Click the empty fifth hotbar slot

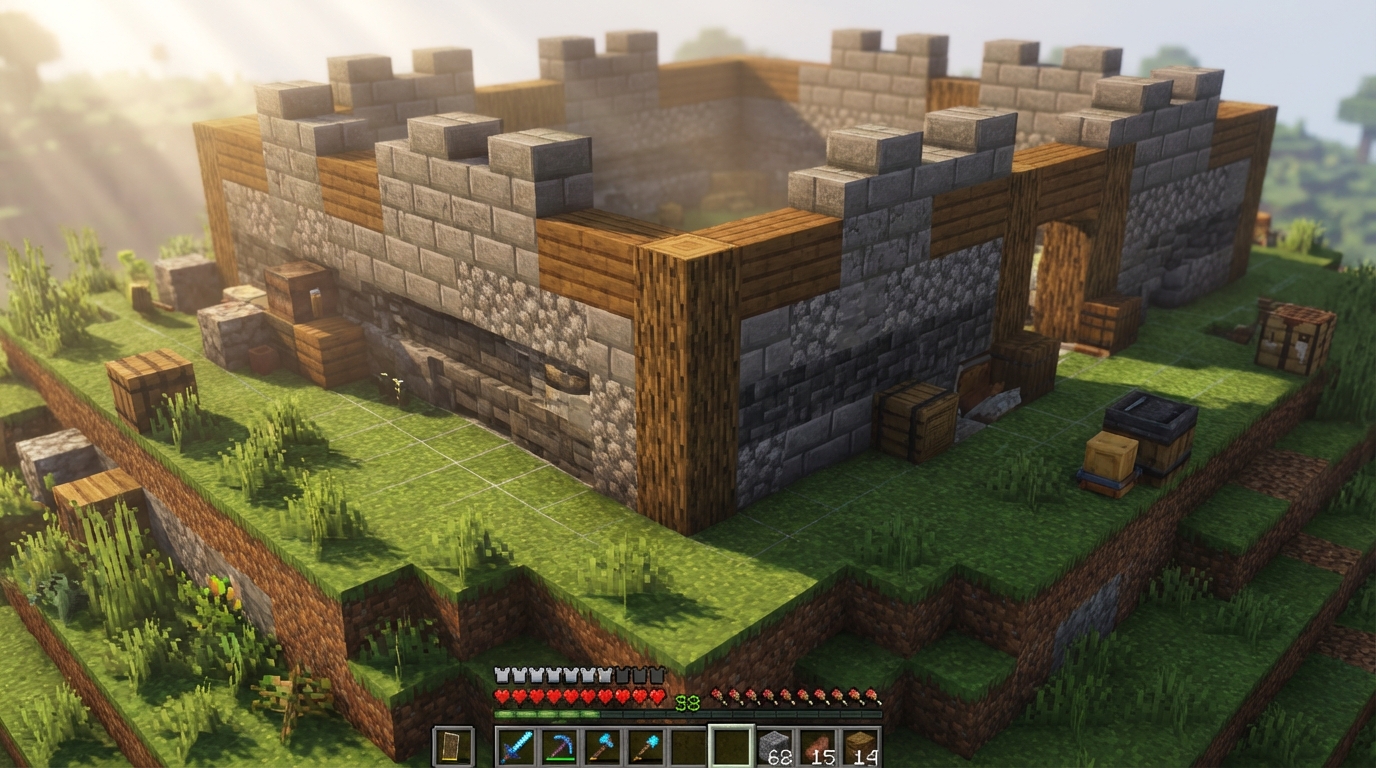pyautogui.click(x=684, y=746)
